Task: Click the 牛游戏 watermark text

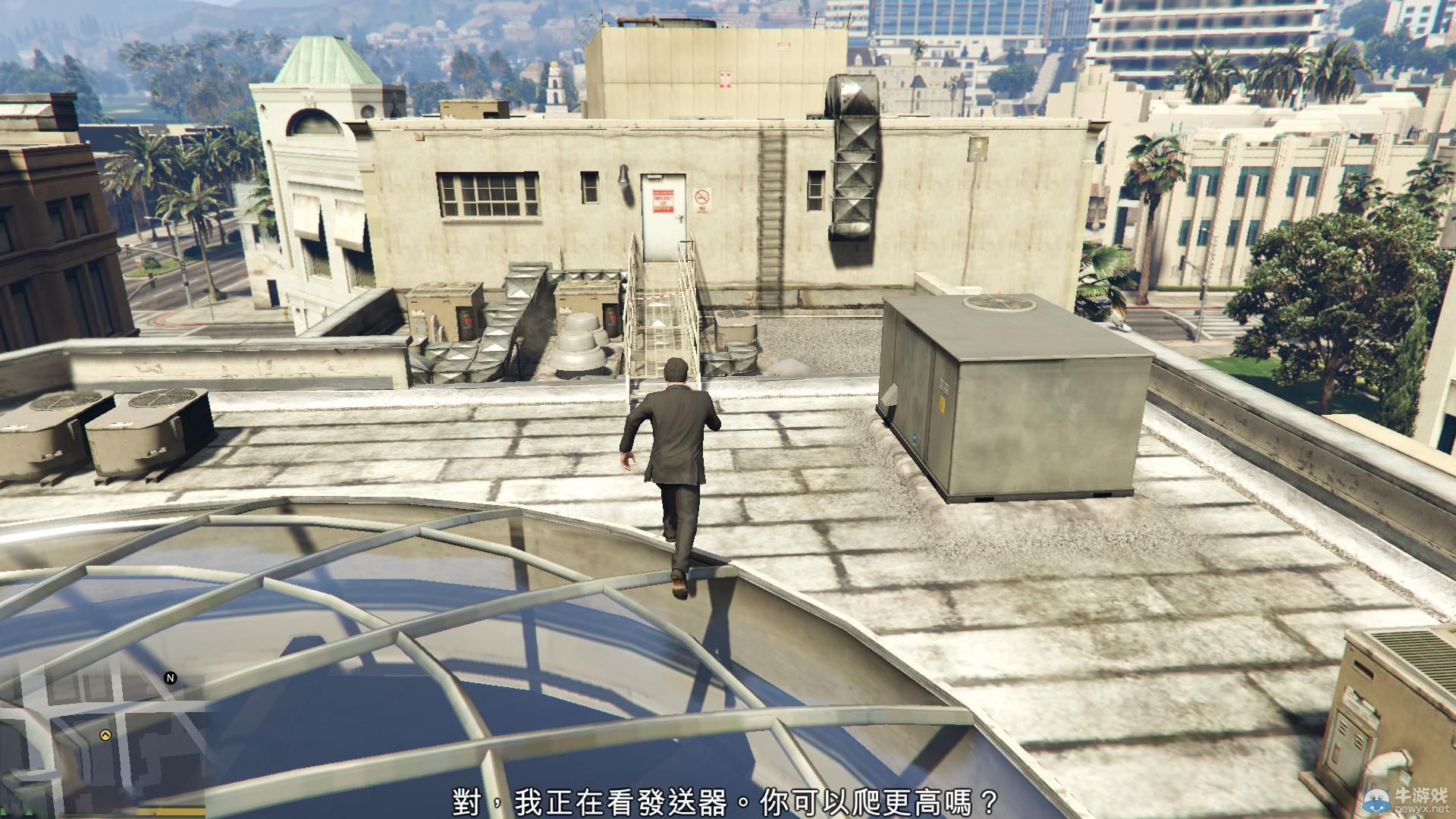Action: click(x=1421, y=795)
